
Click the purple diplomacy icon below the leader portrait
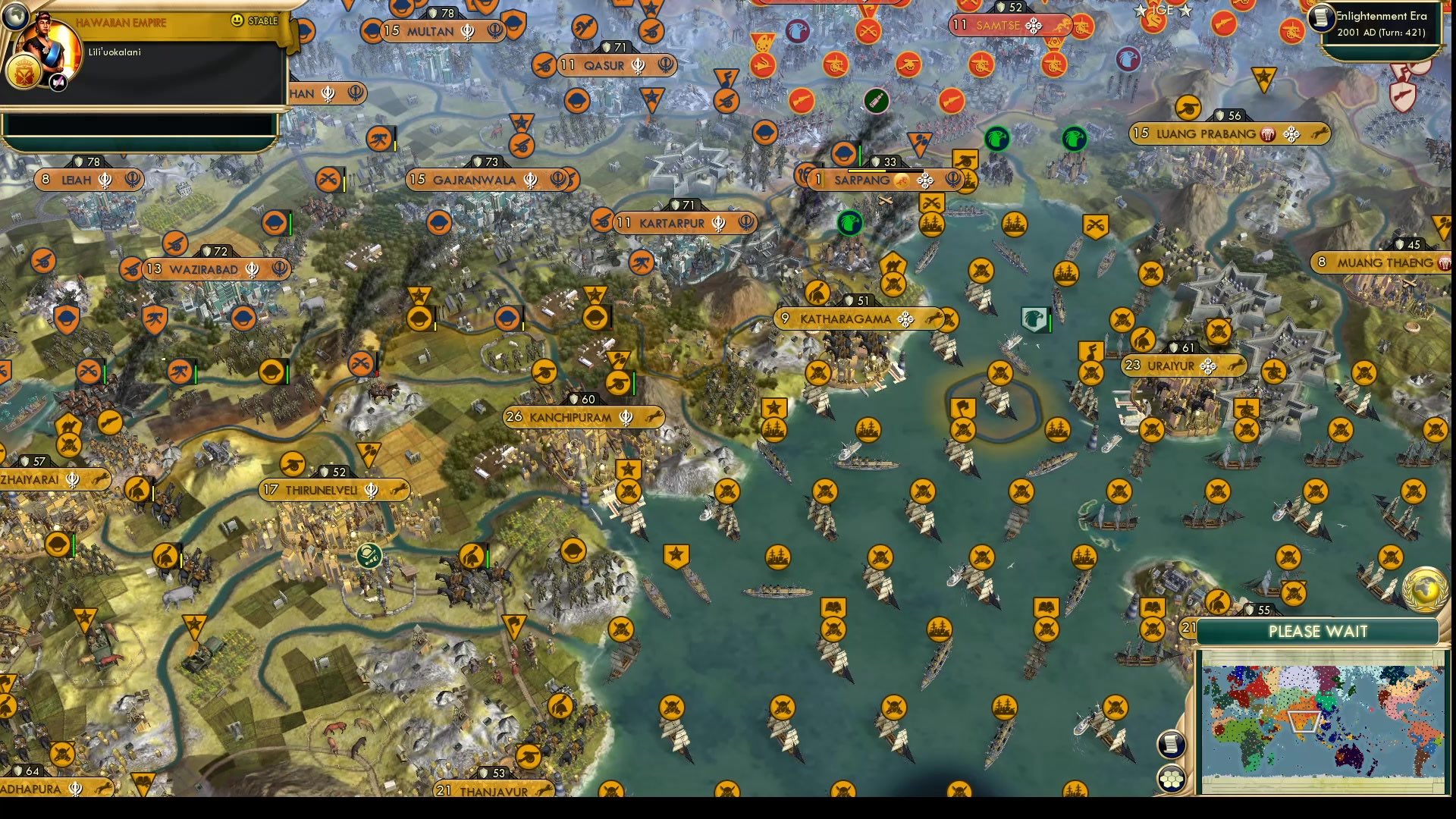[57, 82]
